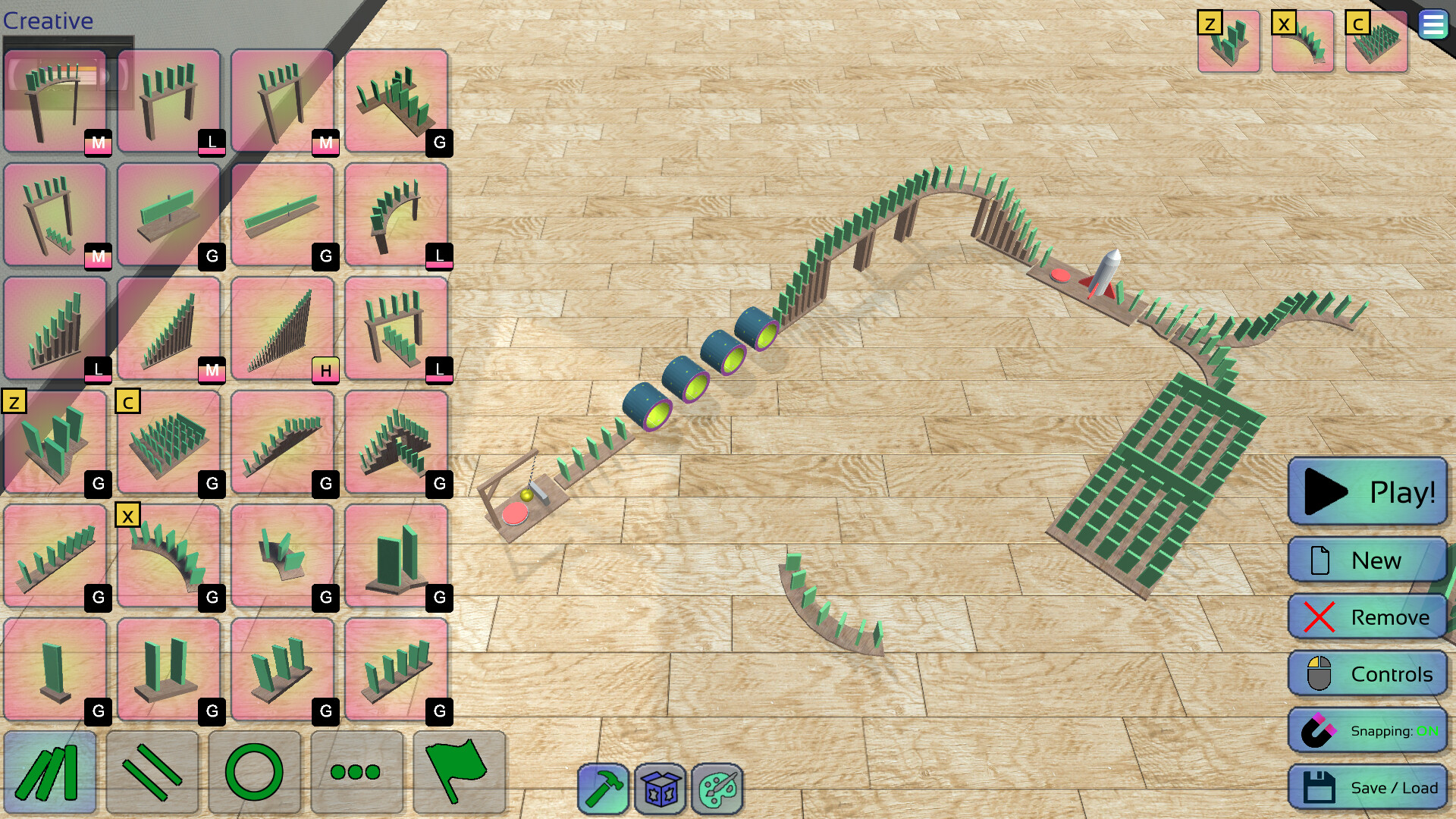Choose the H-labeled ascending domino wedge piece
Screen dimensions: 1456x819
(283, 326)
